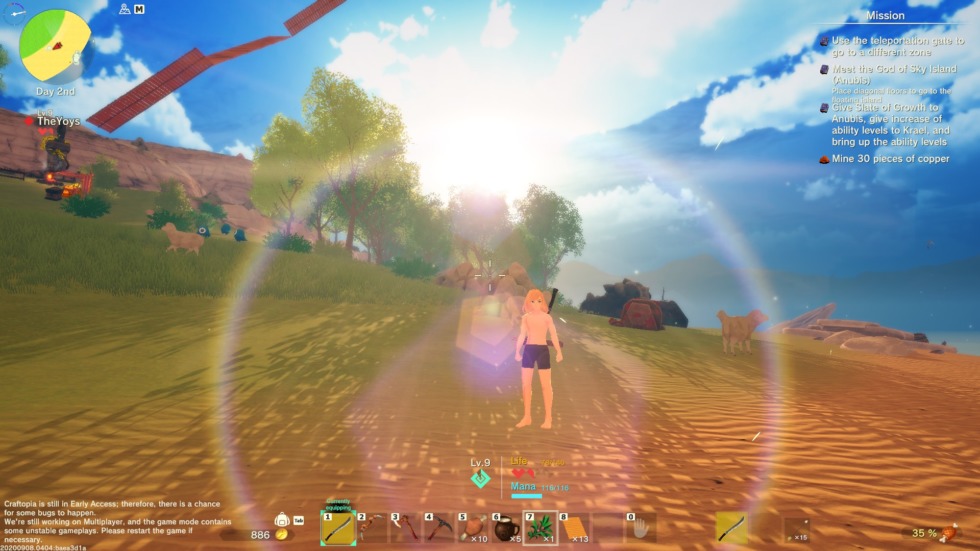Select the orange plank stack in slot 8
The height and width of the screenshot is (551, 980).
click(575, 527)
